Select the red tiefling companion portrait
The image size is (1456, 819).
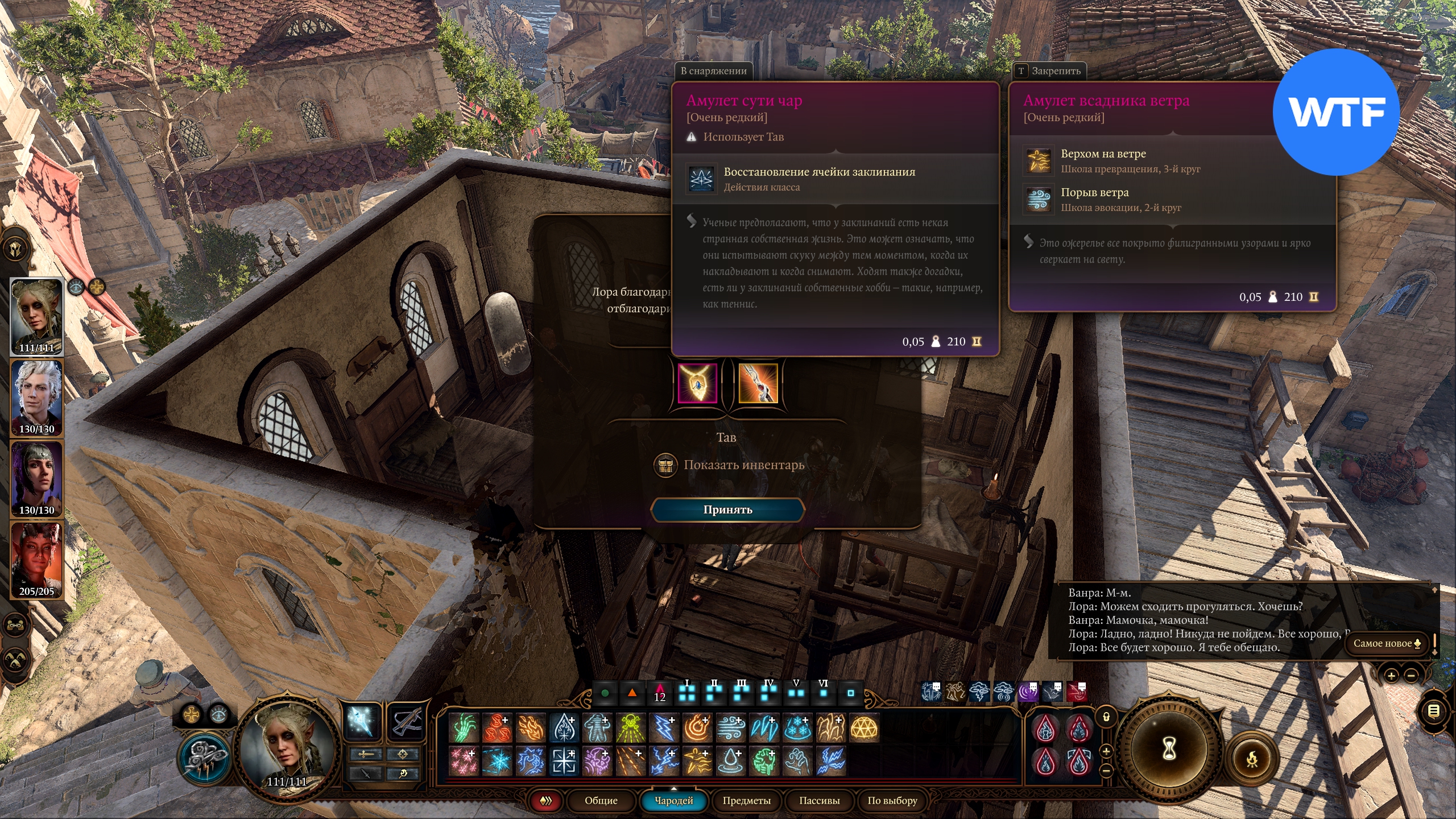pos(37,560)
